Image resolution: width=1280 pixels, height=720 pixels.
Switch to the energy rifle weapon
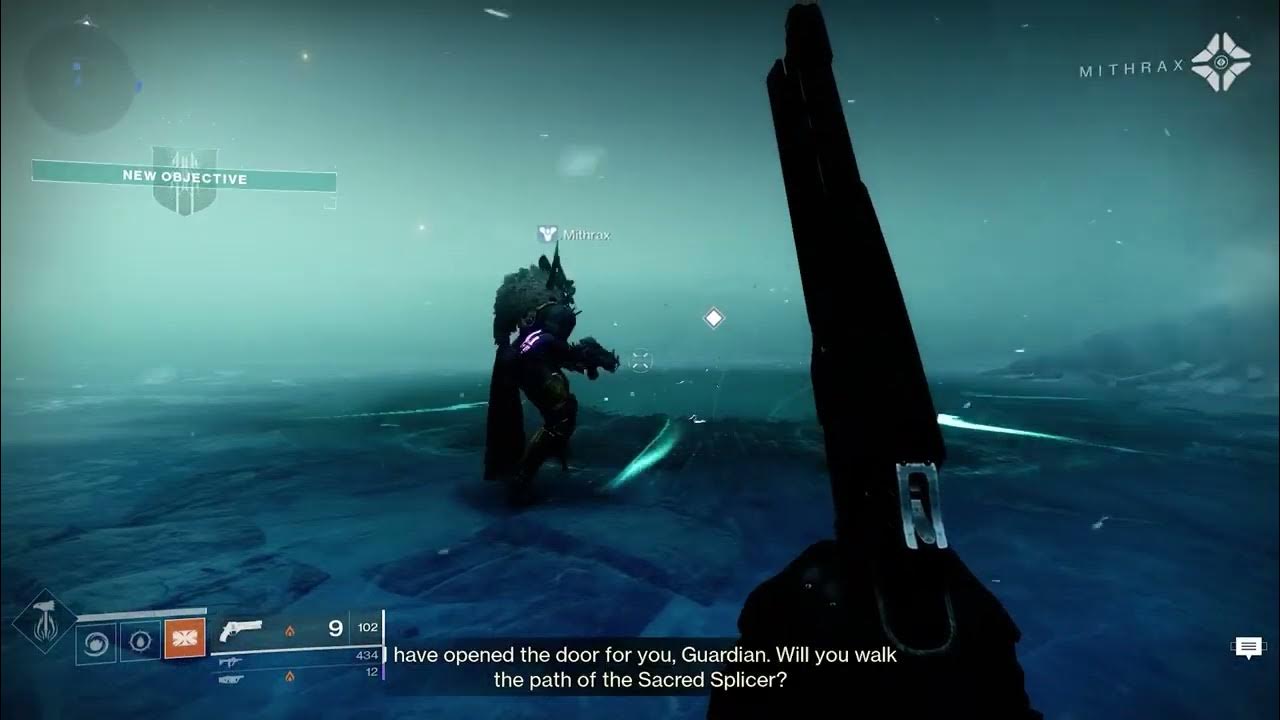click(x=230, y=662)
